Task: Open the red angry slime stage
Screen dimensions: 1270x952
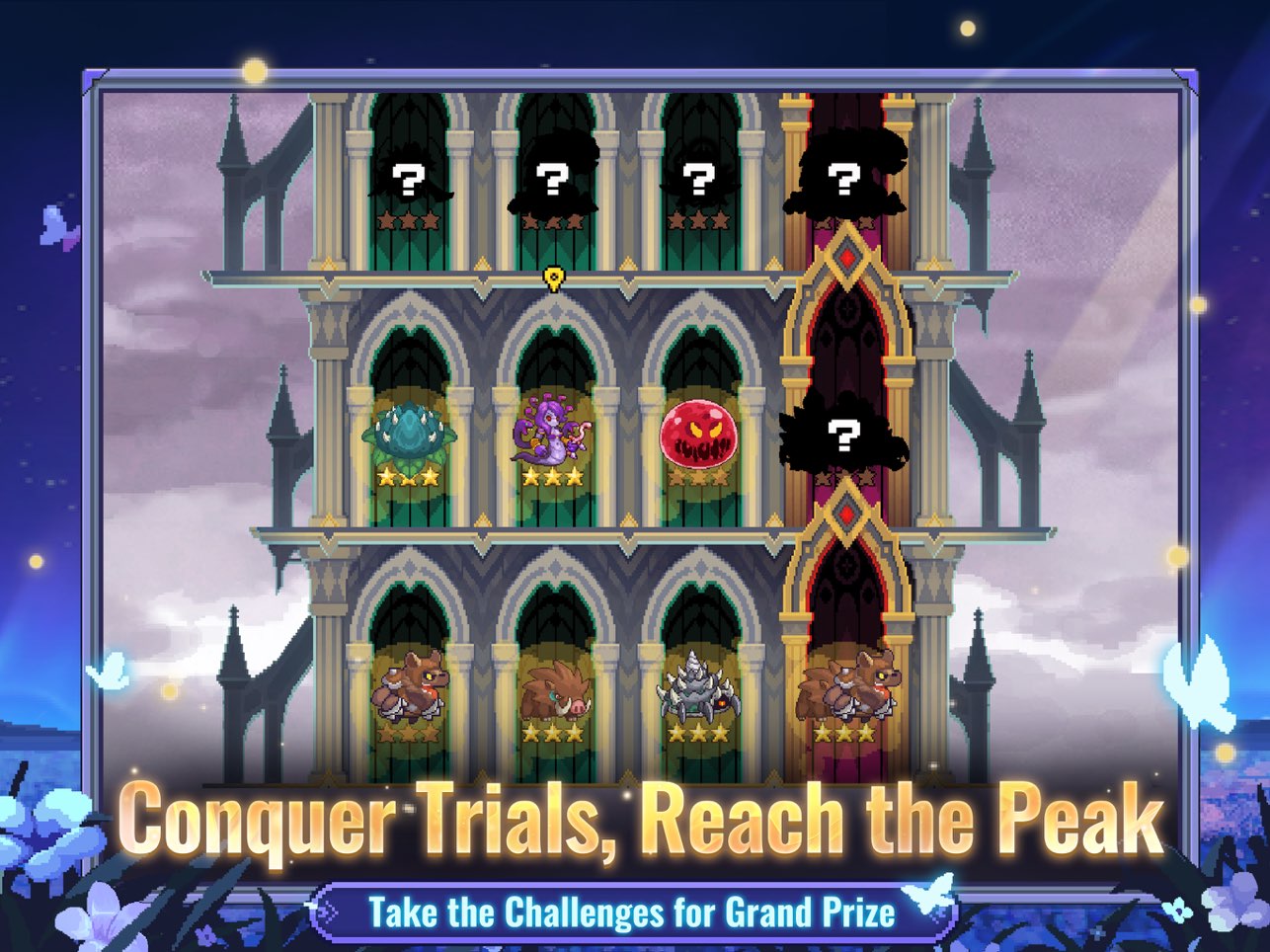Action: coord(698,434)
